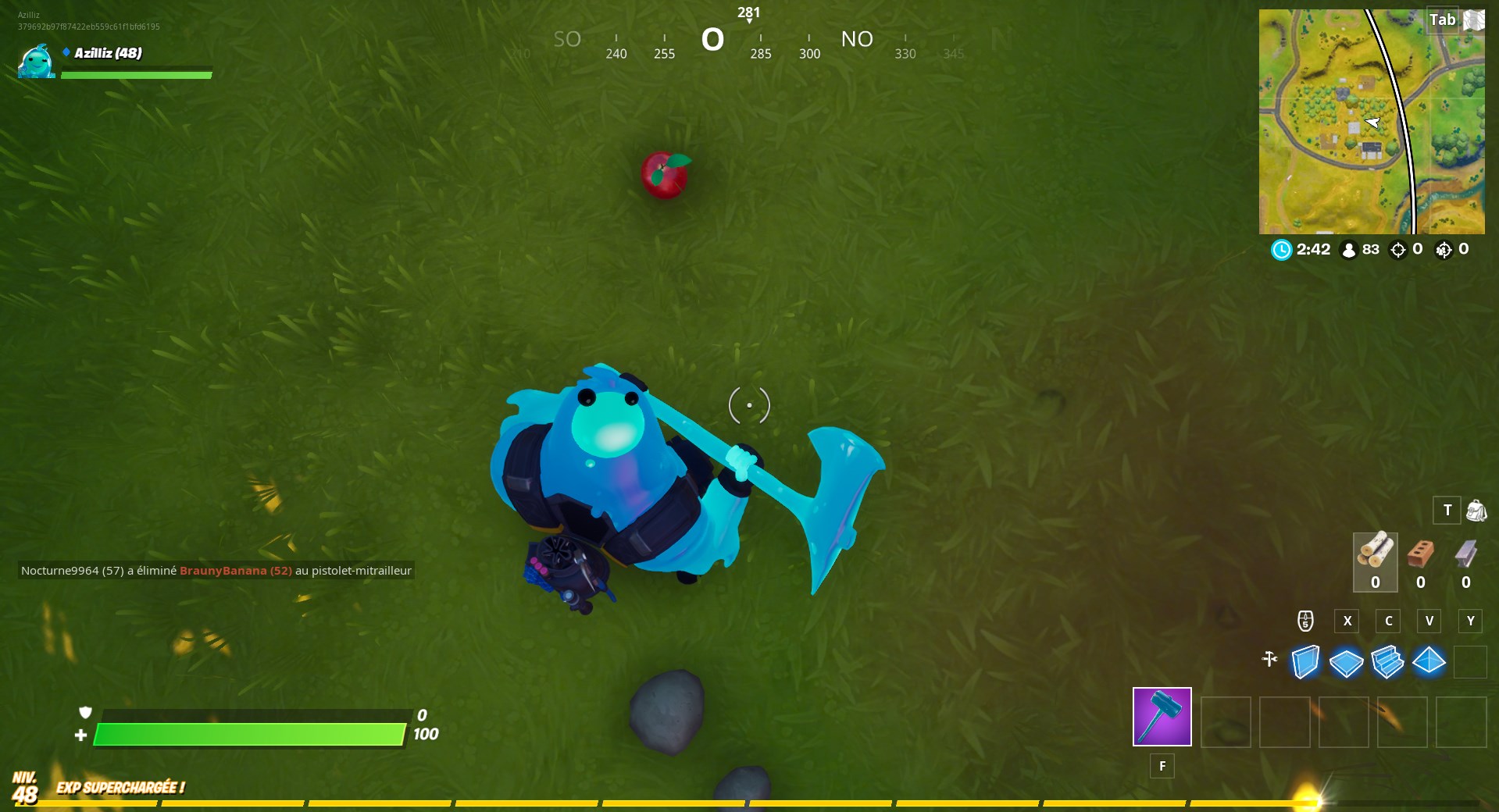Viewport: 1499px width, 812px height.
Task: Click the players-remaining icon showing 83
Action: pyautogui.click(x=1348, y=250)
